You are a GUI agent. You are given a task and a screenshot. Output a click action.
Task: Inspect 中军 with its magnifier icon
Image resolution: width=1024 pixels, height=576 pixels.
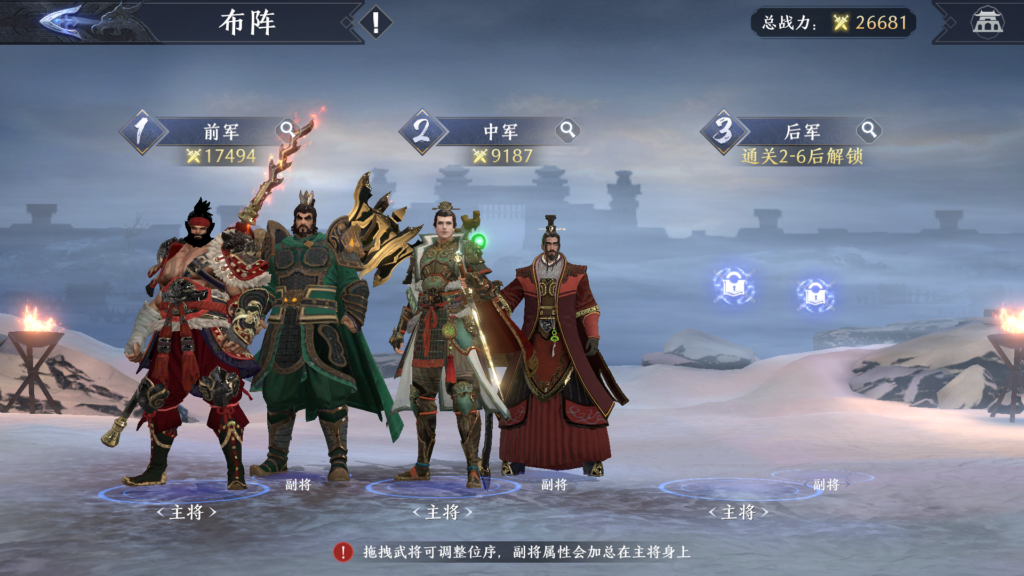[x=567, y=130]
